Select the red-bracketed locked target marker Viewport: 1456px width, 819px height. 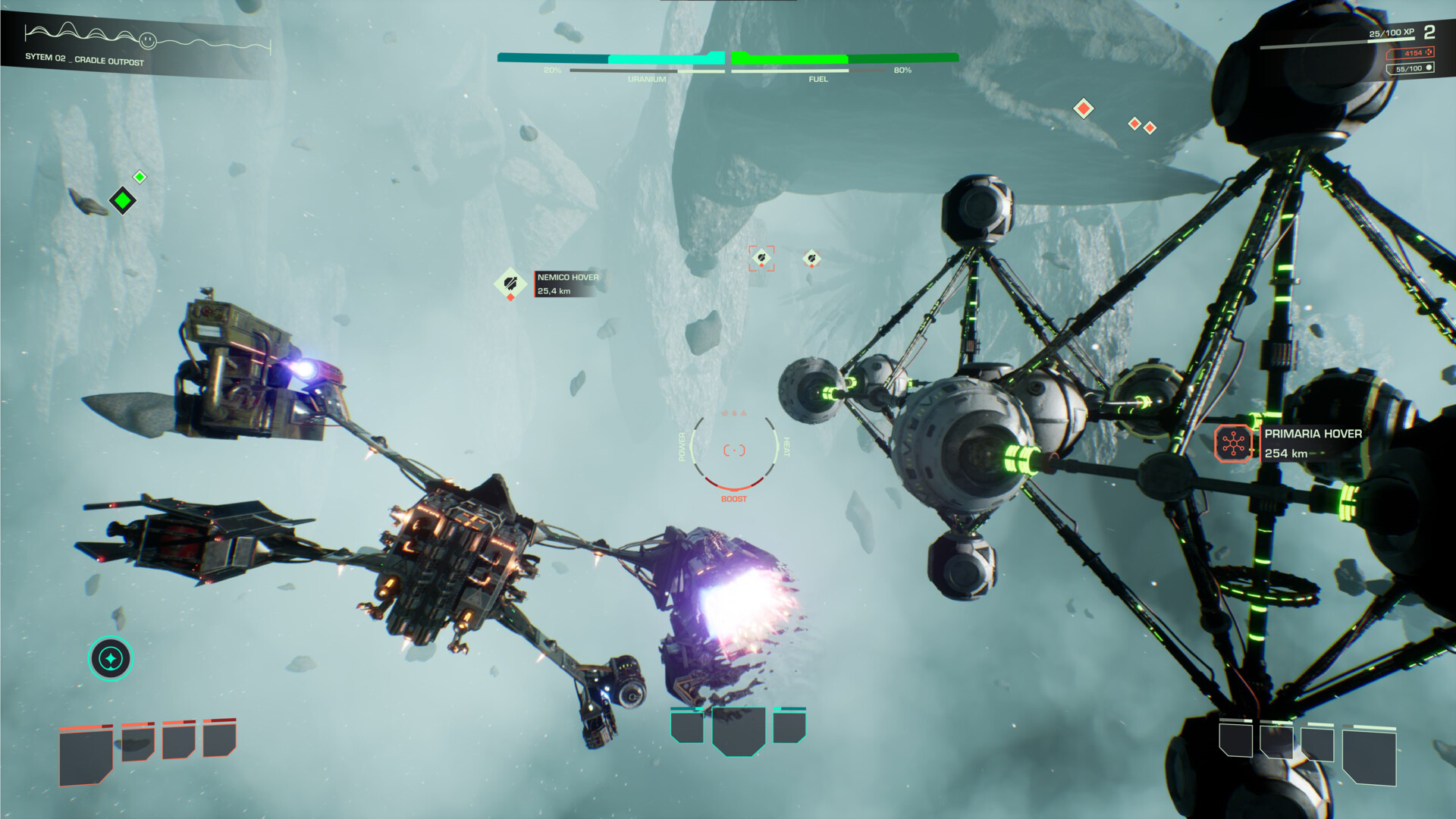761,259
